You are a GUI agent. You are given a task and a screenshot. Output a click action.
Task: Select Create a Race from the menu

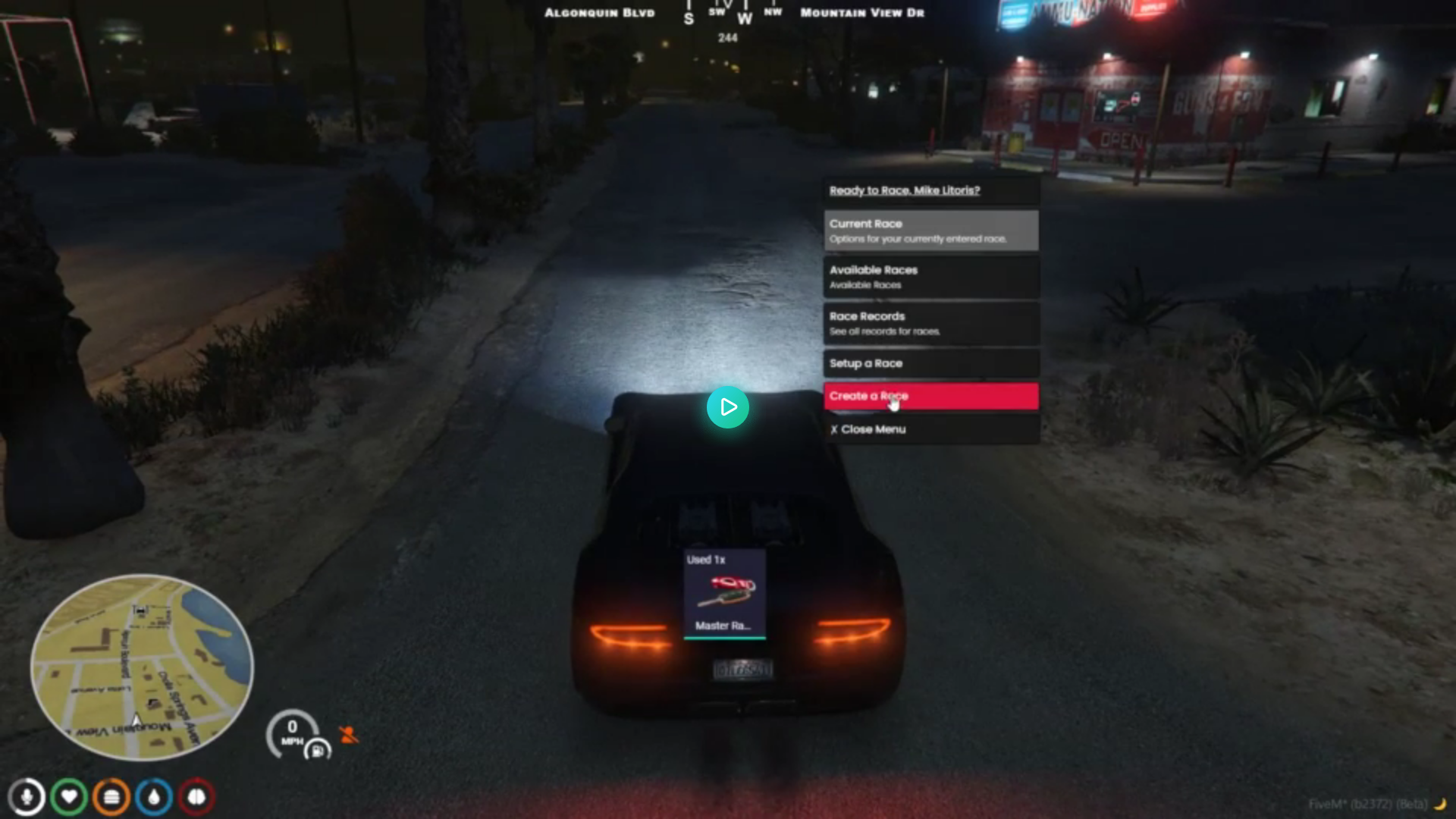[x=930, y=396]
